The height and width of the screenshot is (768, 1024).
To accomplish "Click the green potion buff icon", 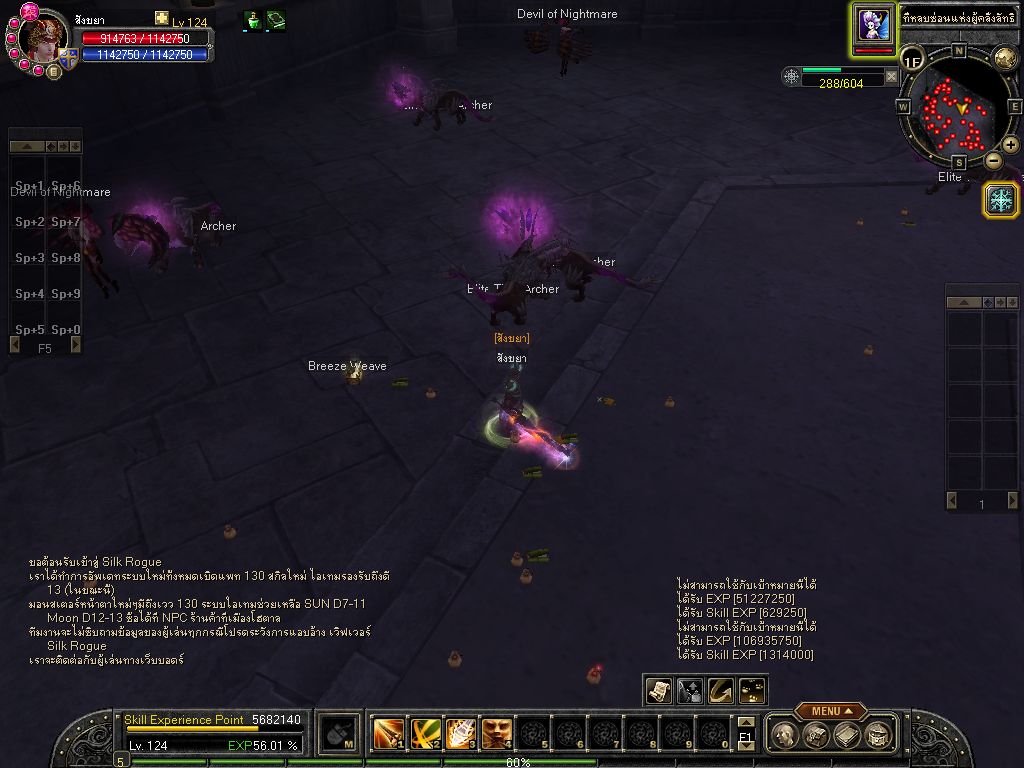I will pyautogui.click(x=253, y=21).
